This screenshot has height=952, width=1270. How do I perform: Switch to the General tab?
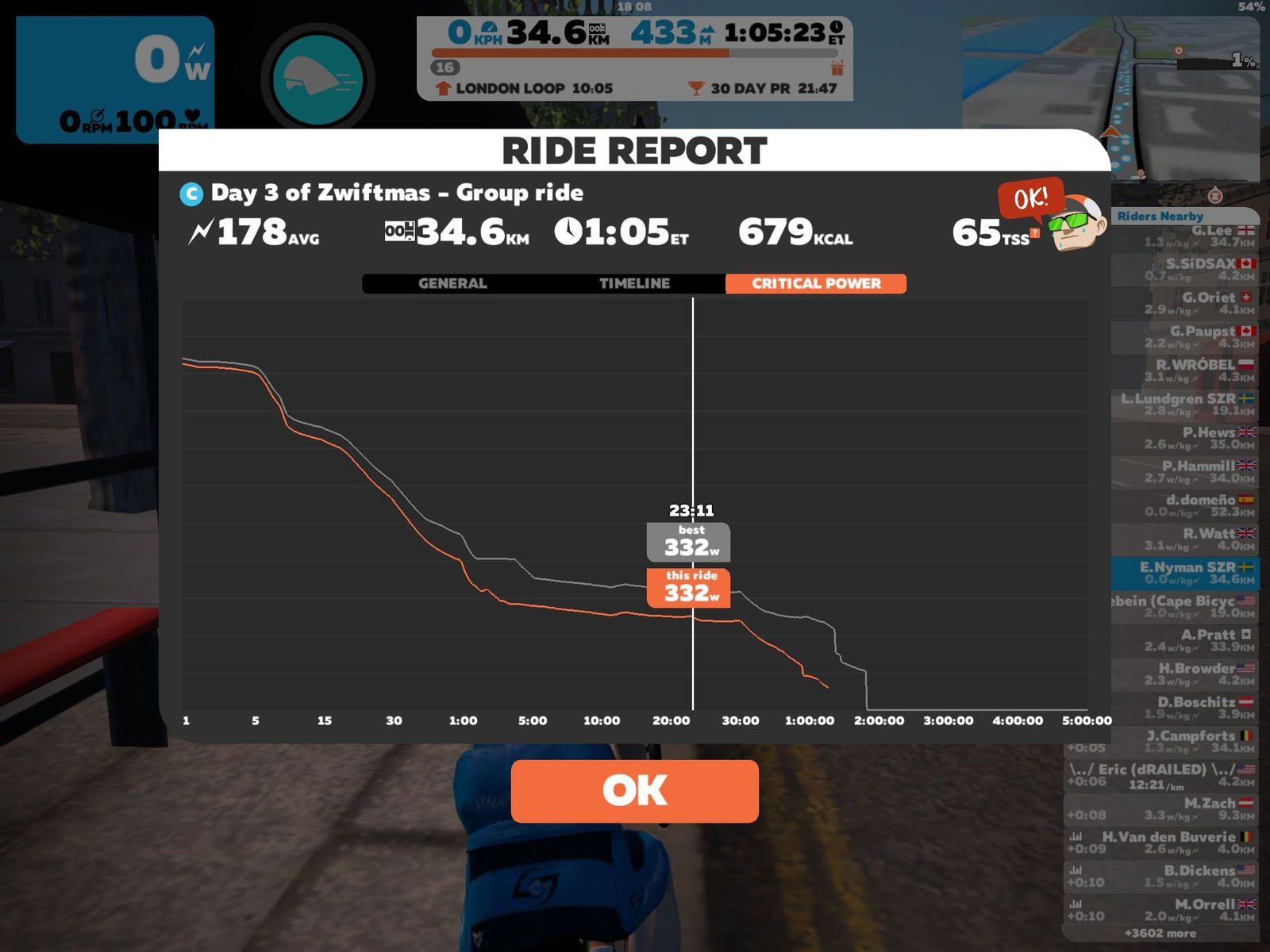452,283
